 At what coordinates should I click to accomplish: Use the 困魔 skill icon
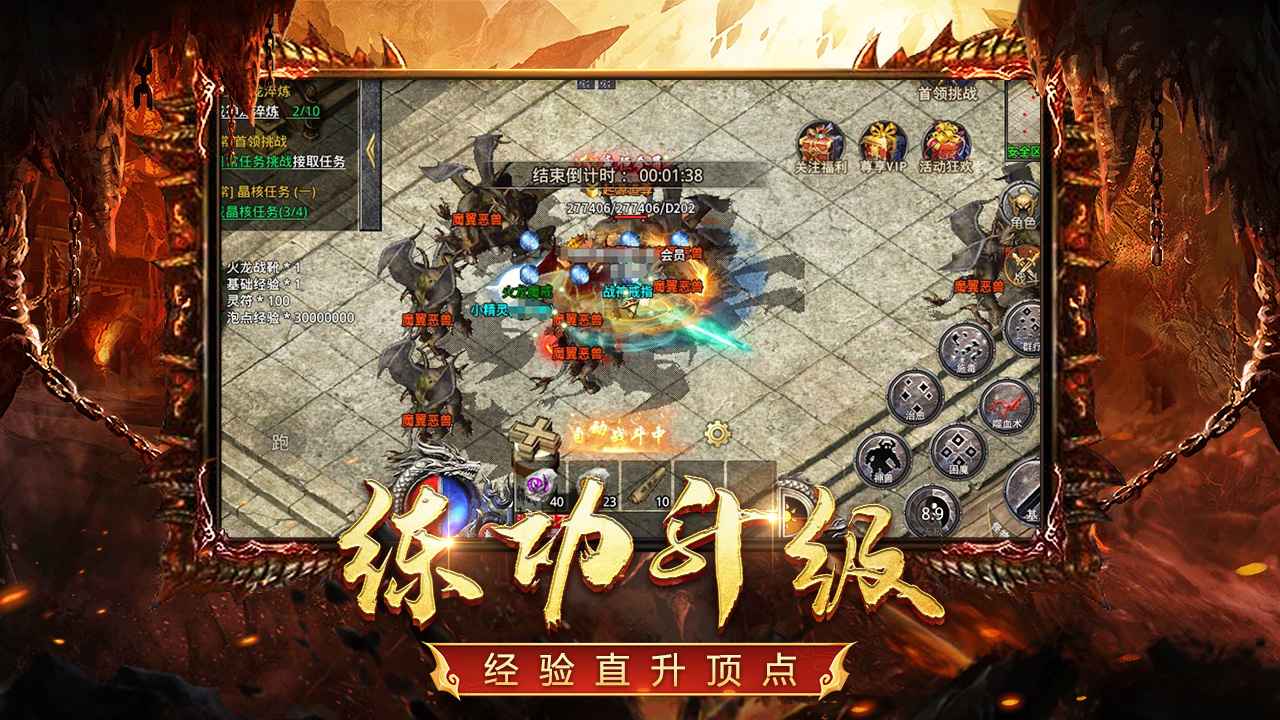pos(957,452)
